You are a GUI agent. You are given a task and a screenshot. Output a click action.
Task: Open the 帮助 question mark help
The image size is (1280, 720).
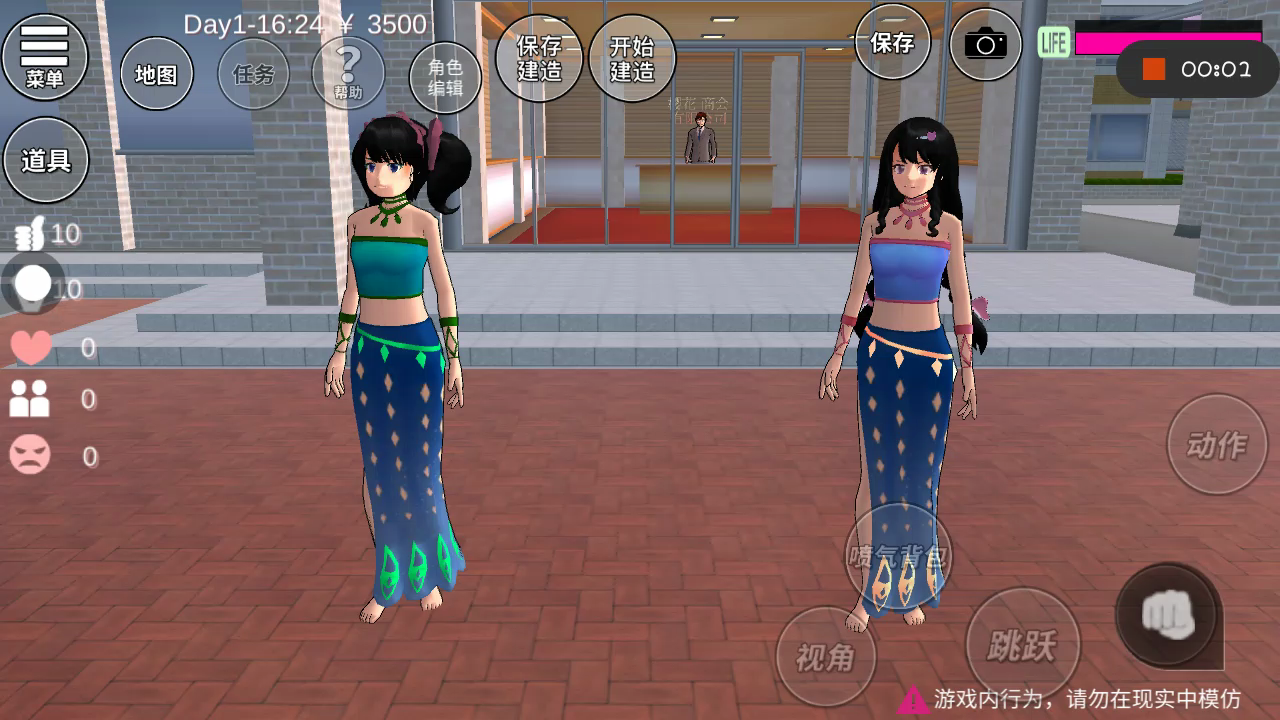tap(348, 73)
